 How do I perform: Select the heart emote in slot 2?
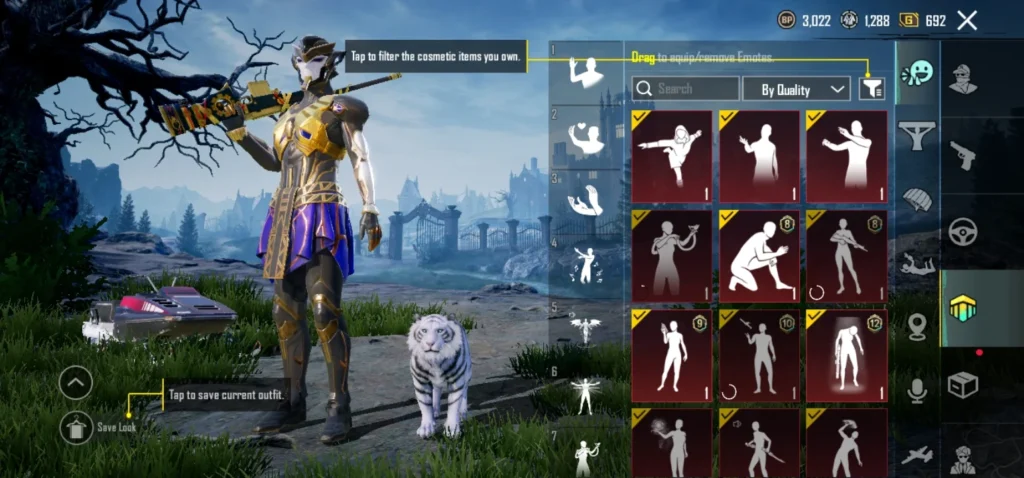pos(586,138)
